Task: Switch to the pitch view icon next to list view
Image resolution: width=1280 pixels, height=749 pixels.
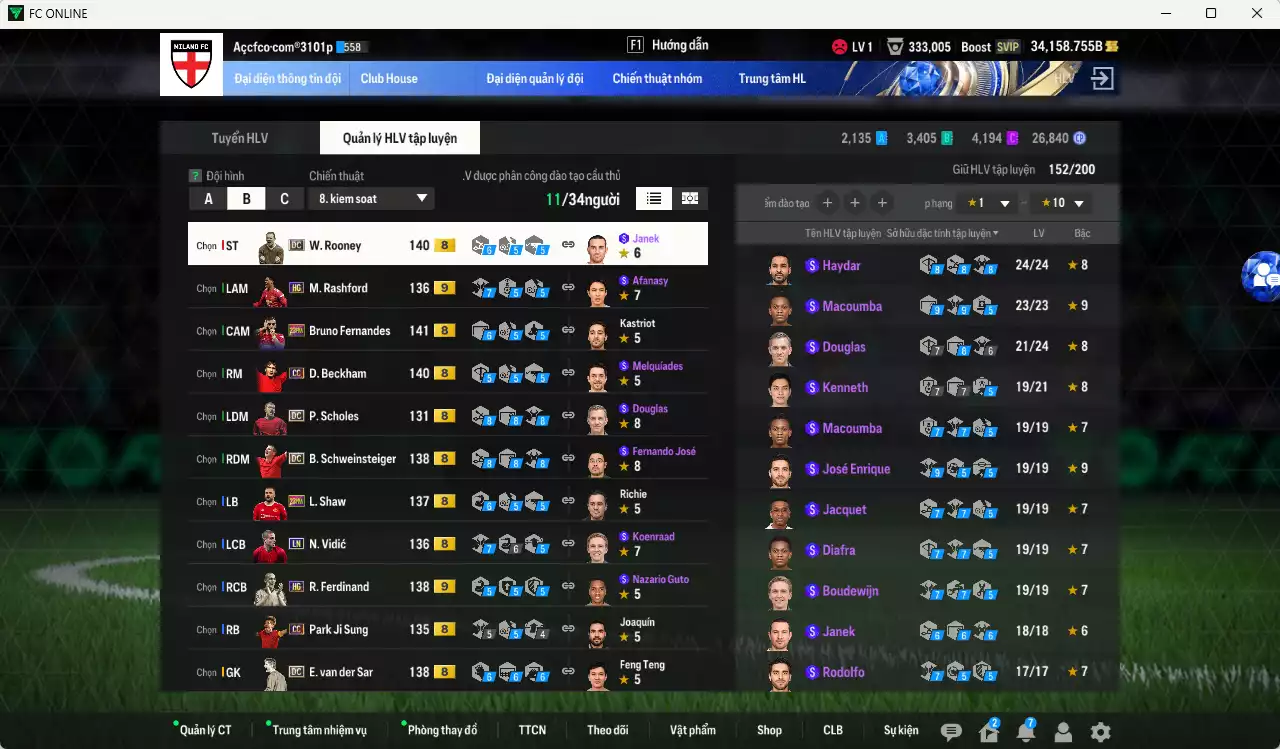Action: click(x=689, y=199)
